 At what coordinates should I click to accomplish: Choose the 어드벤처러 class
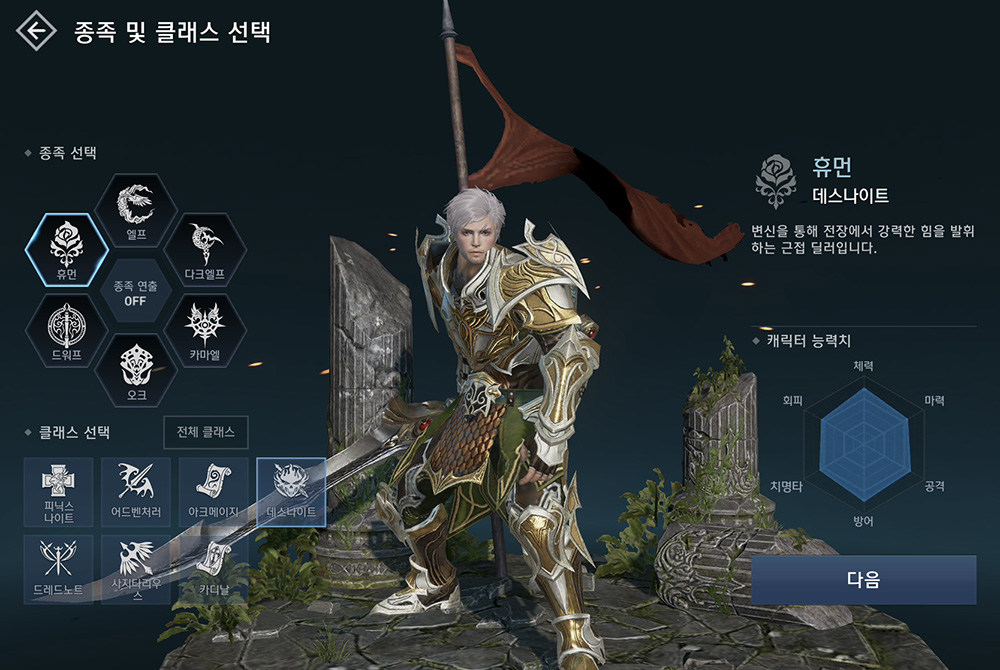pos(136,491)
